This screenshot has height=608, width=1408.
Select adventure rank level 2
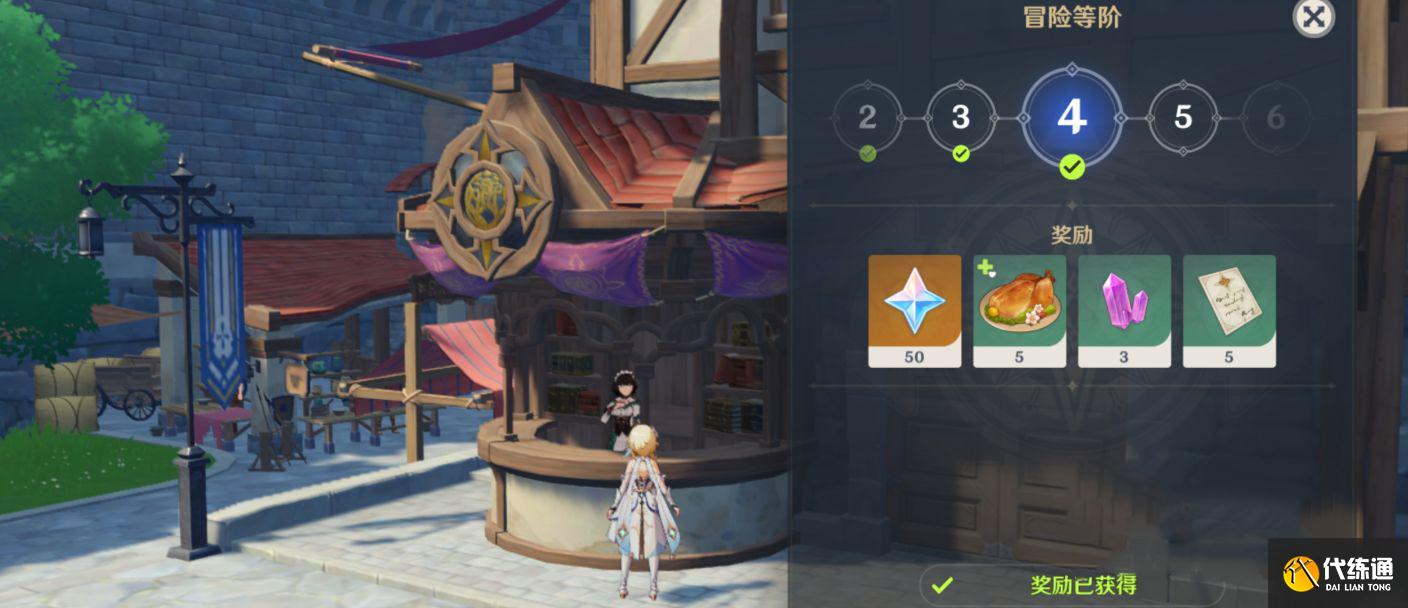(867, 118)
